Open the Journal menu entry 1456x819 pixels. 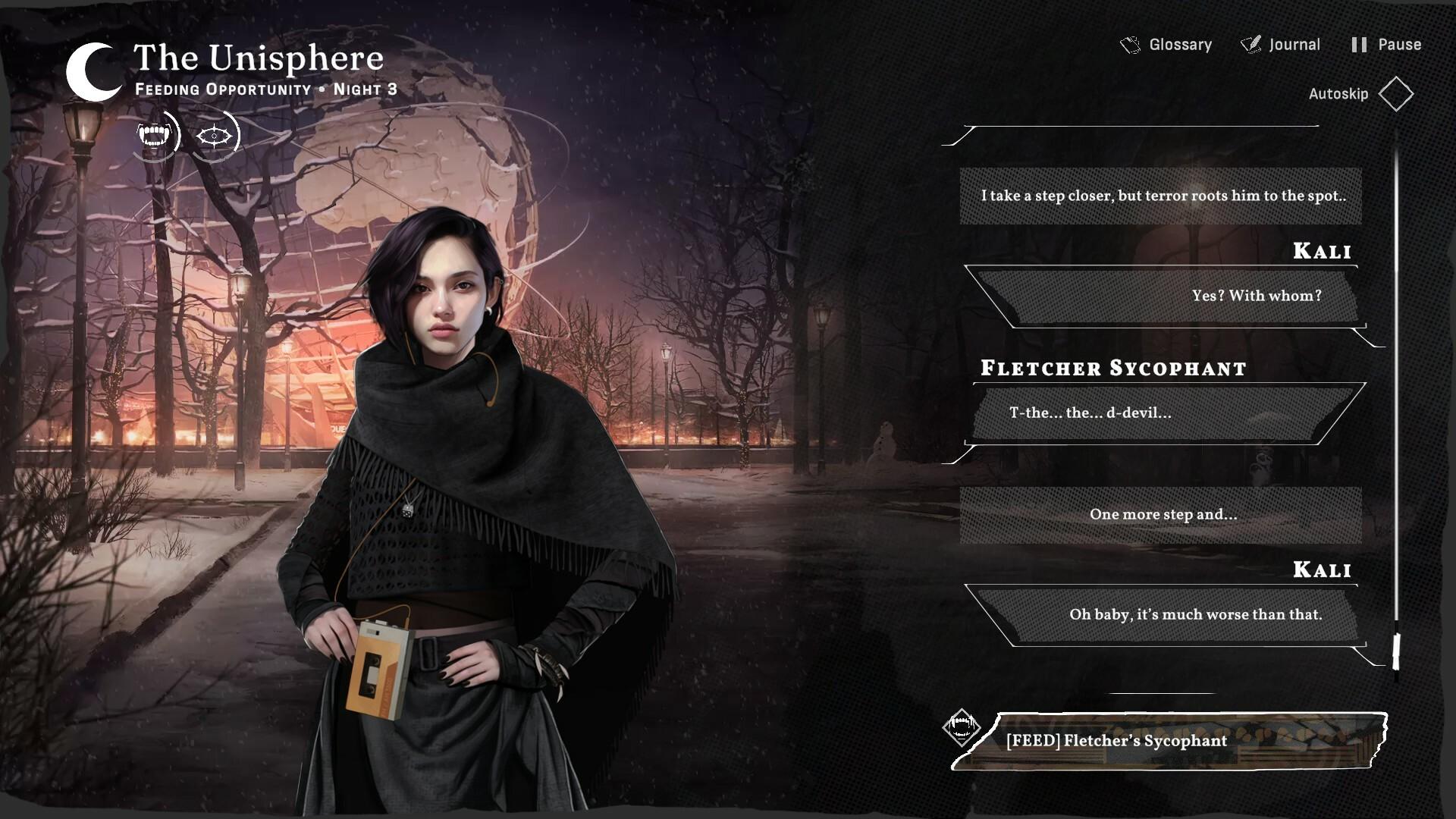(1293, 44)
